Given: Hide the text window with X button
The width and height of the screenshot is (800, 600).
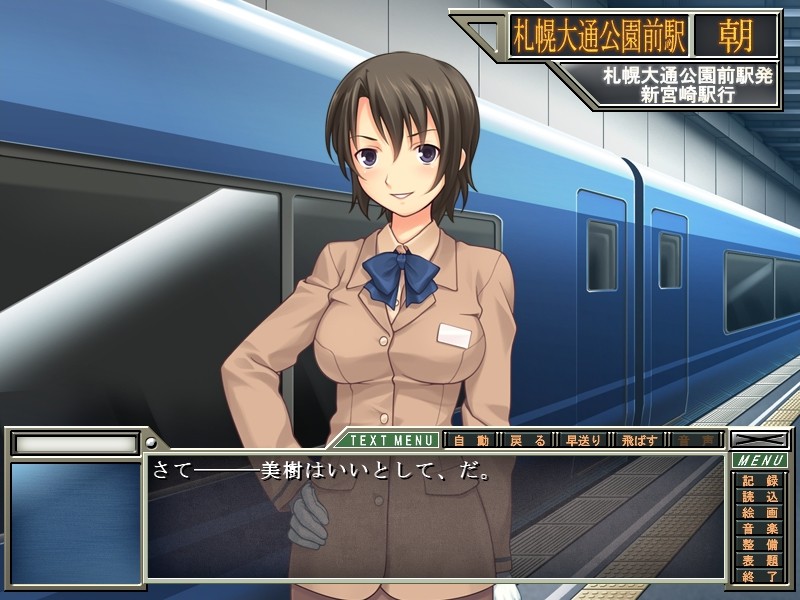Looking at the screenshot, I should click(759, 439).
